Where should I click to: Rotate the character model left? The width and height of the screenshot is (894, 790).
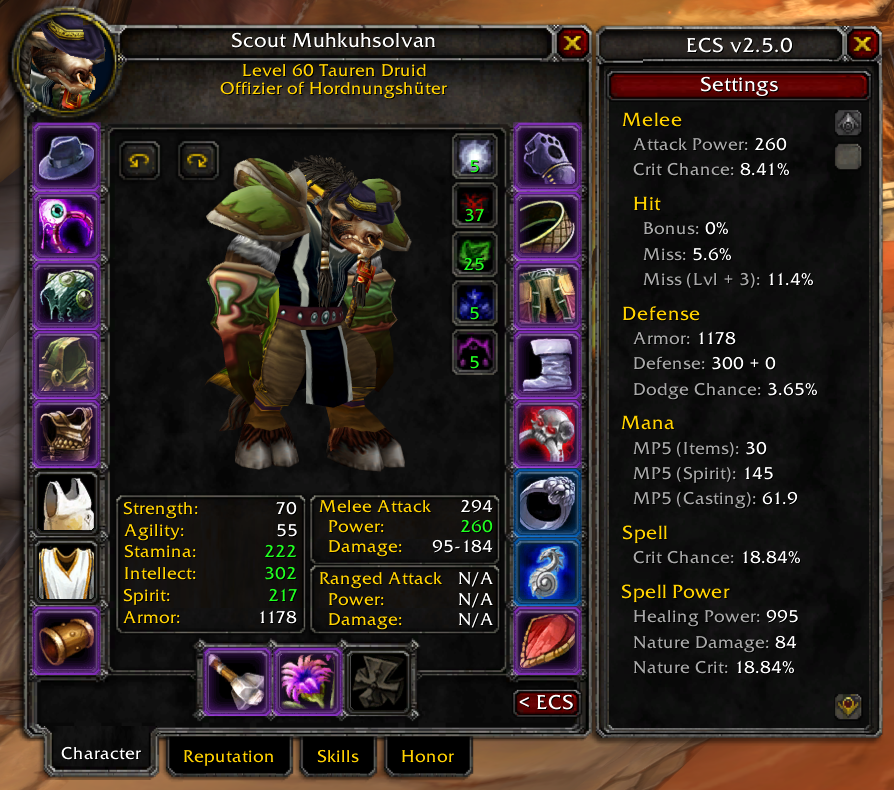[x=139, y=160]
